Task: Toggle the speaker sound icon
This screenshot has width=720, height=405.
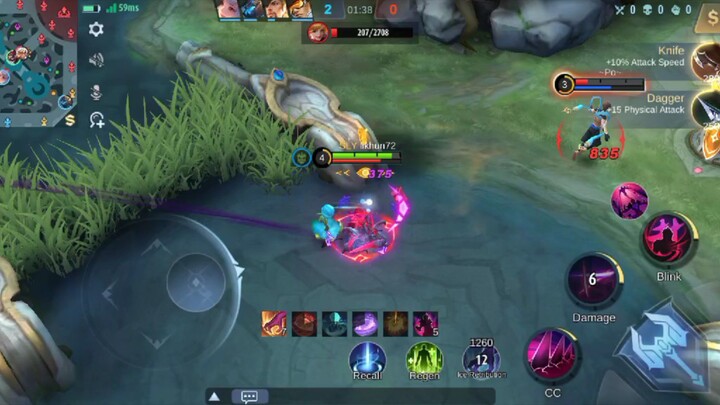Action: [x=96, y=60]
